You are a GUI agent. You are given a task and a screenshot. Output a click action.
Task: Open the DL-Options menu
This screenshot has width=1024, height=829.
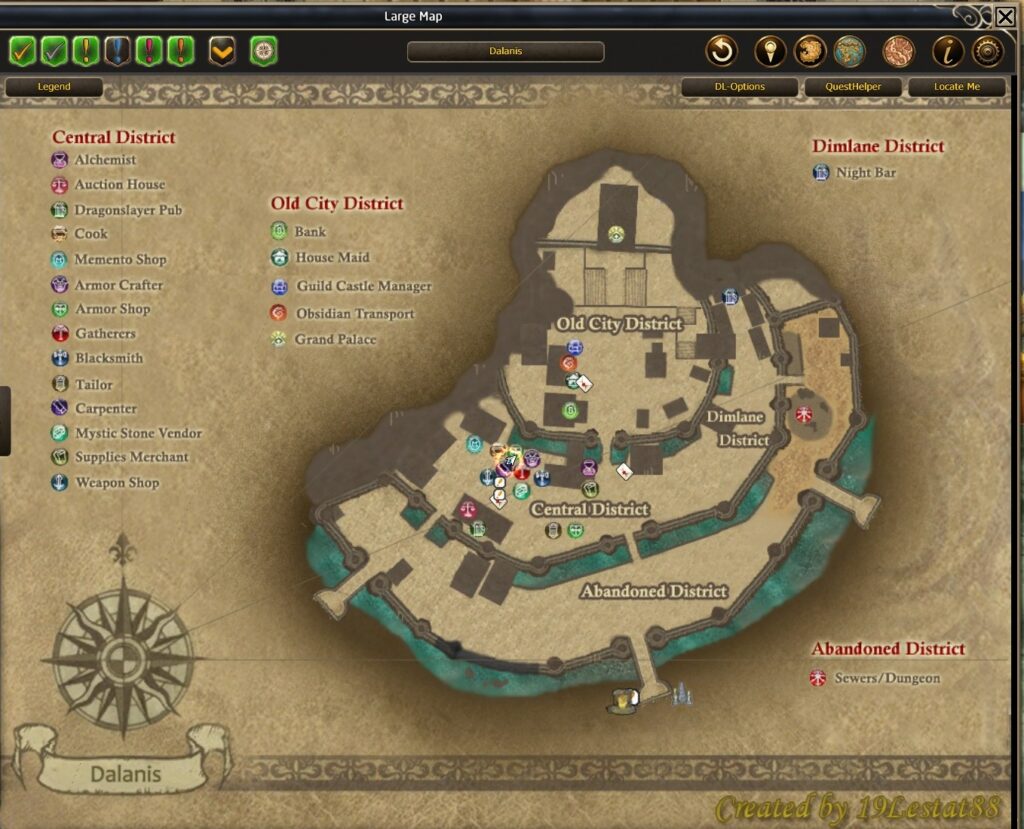point(739,87)
